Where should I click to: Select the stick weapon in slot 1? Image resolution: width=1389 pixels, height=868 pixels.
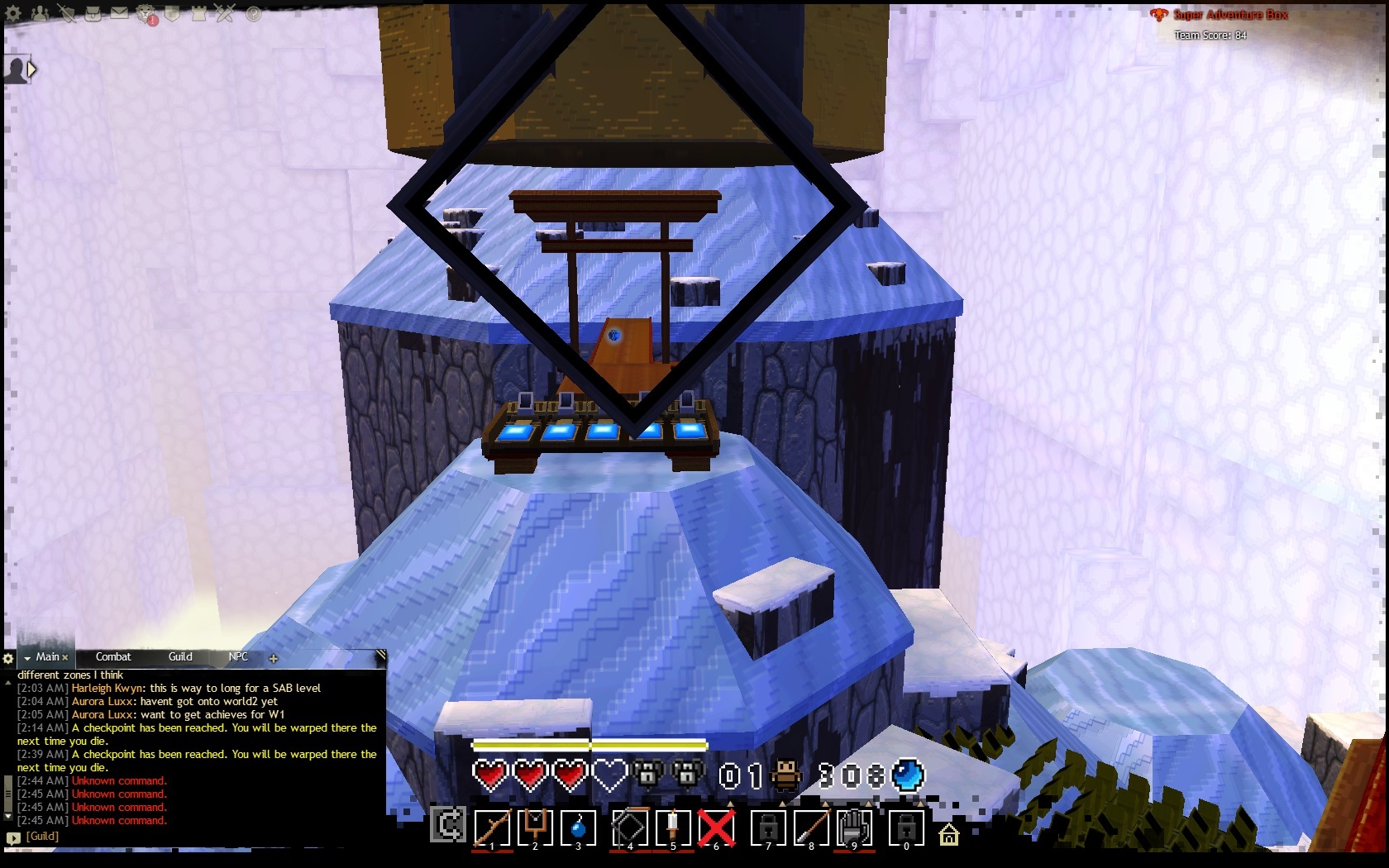492,827
